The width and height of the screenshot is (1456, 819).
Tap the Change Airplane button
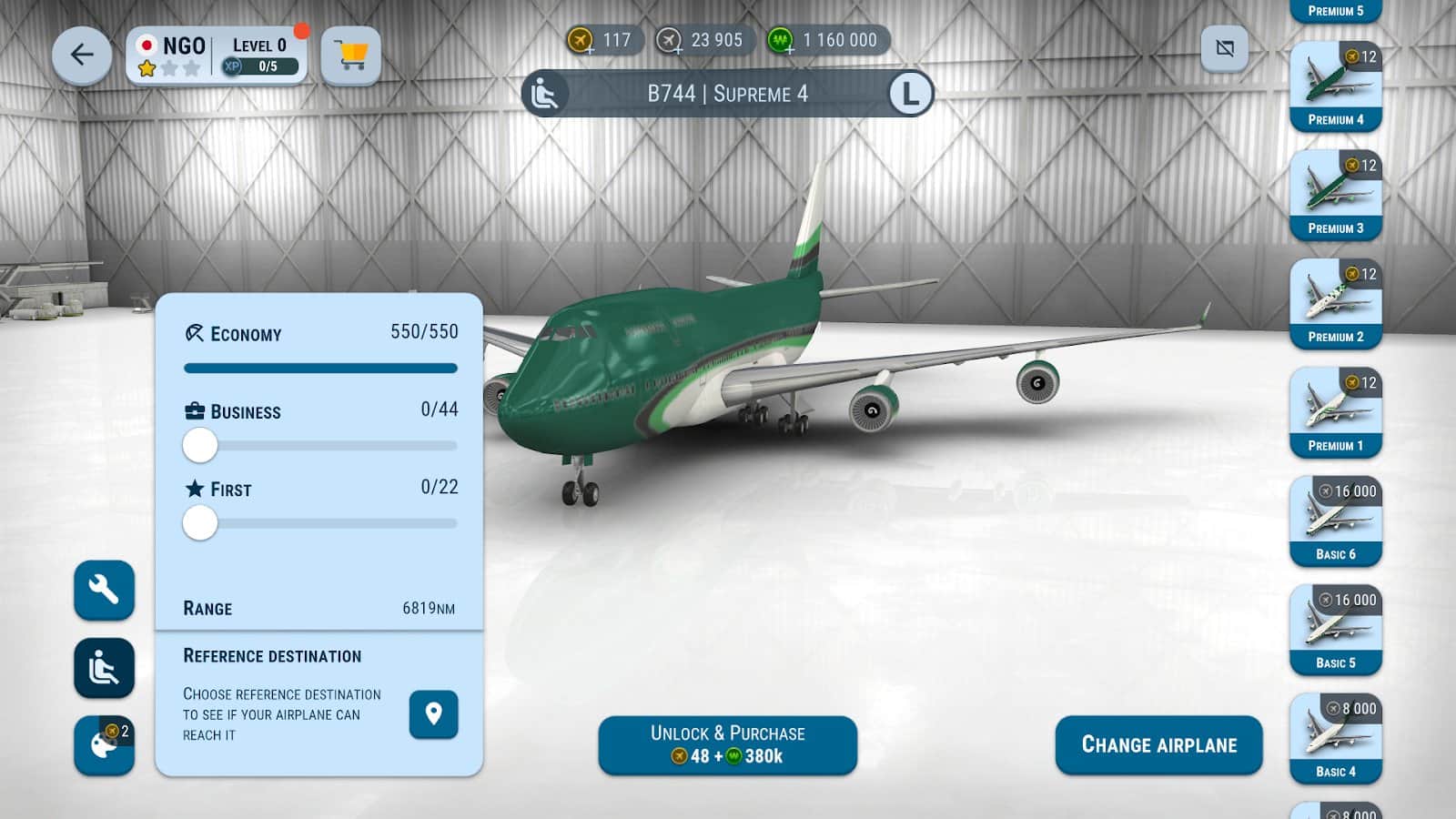(x=1158, y=745)
